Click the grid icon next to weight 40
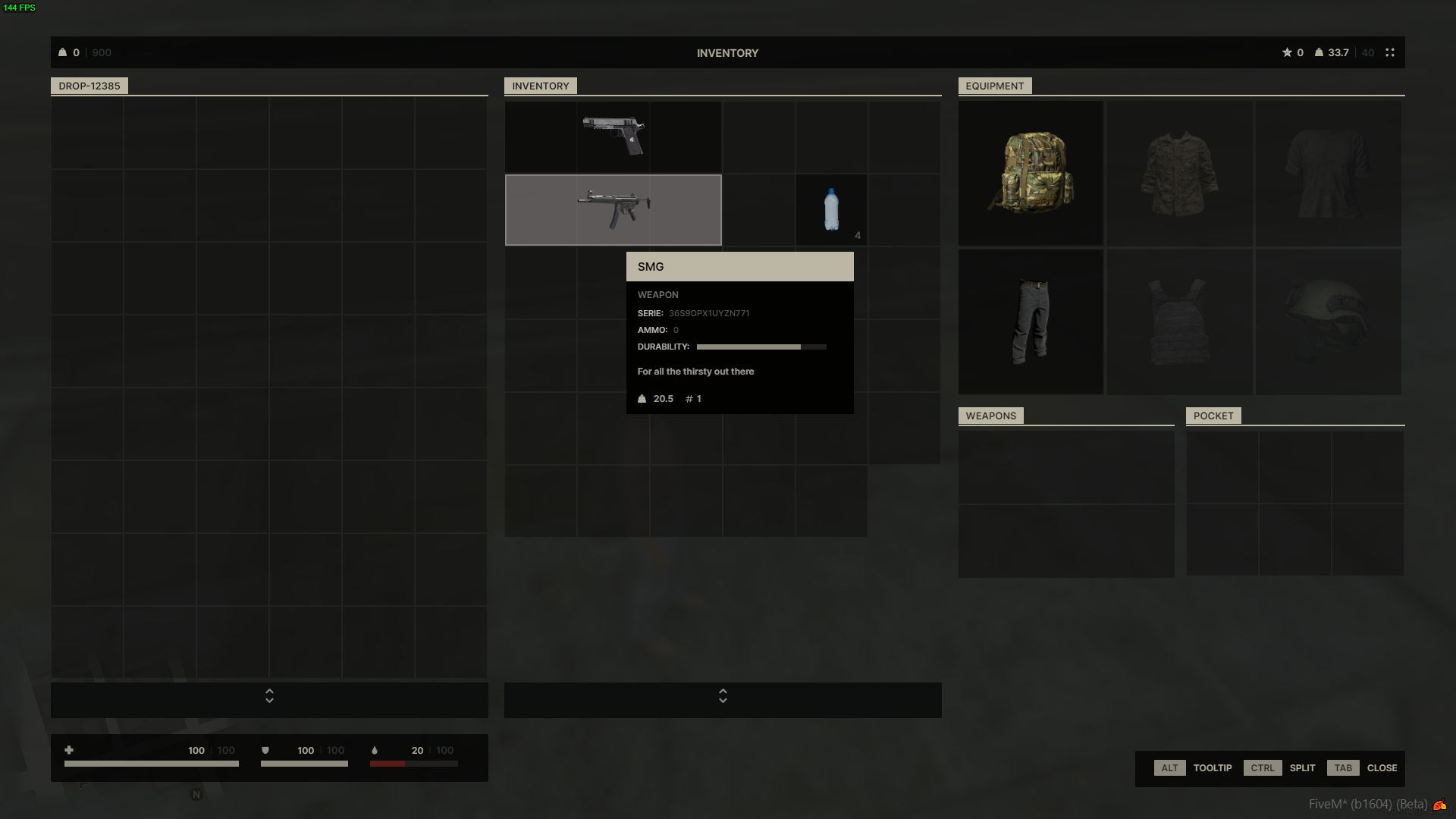This screenshot has height=819, width=1456. coord(1390,52)
